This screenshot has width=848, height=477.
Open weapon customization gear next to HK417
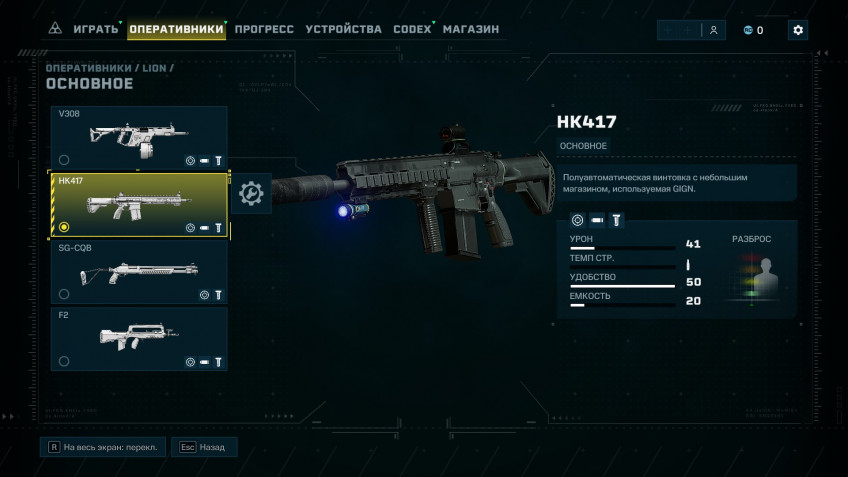point(251,193)
